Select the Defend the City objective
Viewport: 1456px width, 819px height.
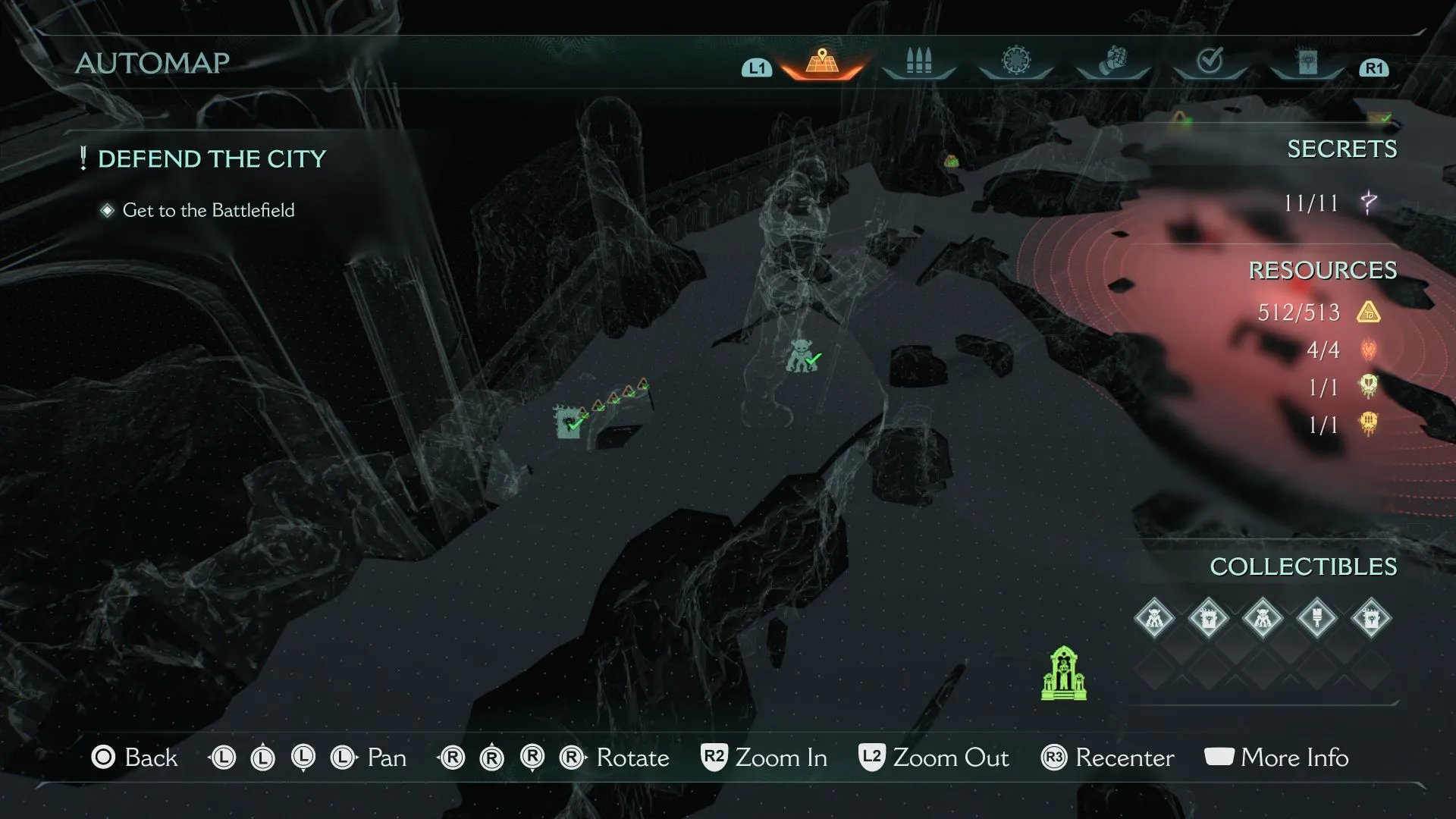(x=212, y=159)
